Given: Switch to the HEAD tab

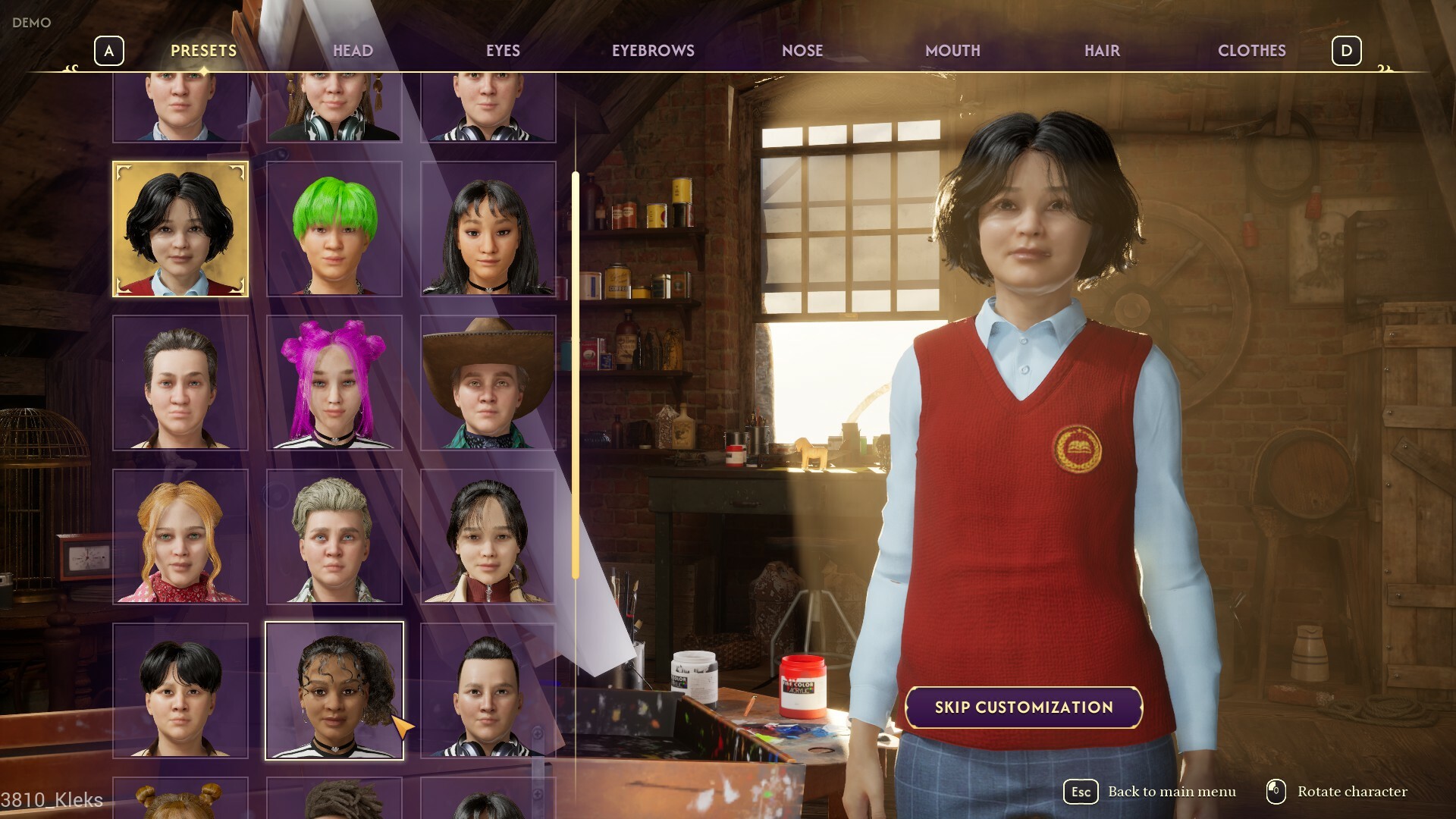Looking at the screenshot, I should click(353, 51).
